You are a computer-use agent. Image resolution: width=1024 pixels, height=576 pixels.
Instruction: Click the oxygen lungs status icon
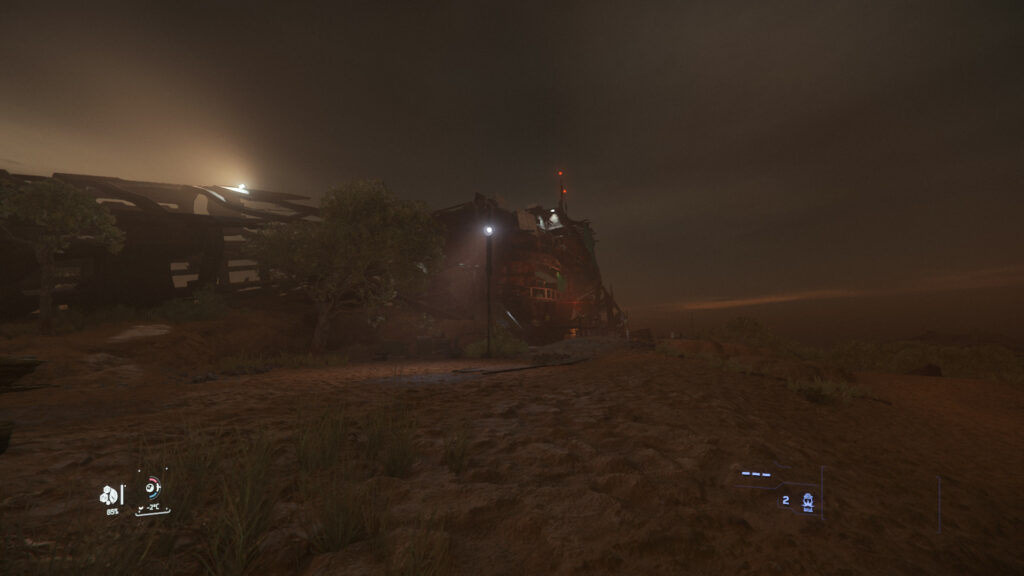(108, 495)
